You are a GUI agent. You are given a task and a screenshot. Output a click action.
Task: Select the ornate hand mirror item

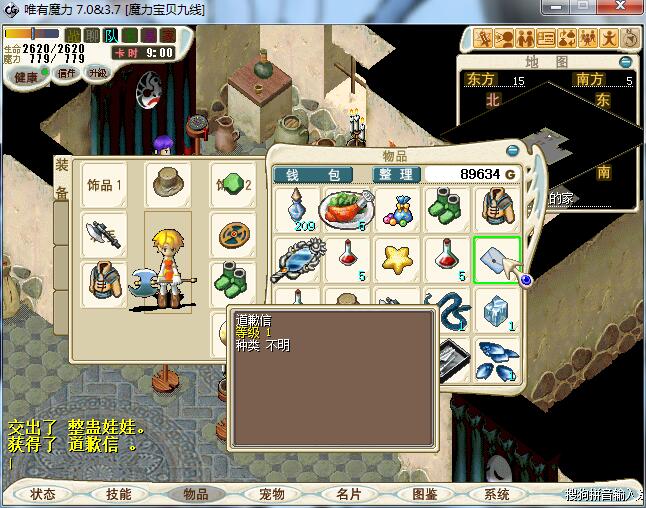point(297,260)
